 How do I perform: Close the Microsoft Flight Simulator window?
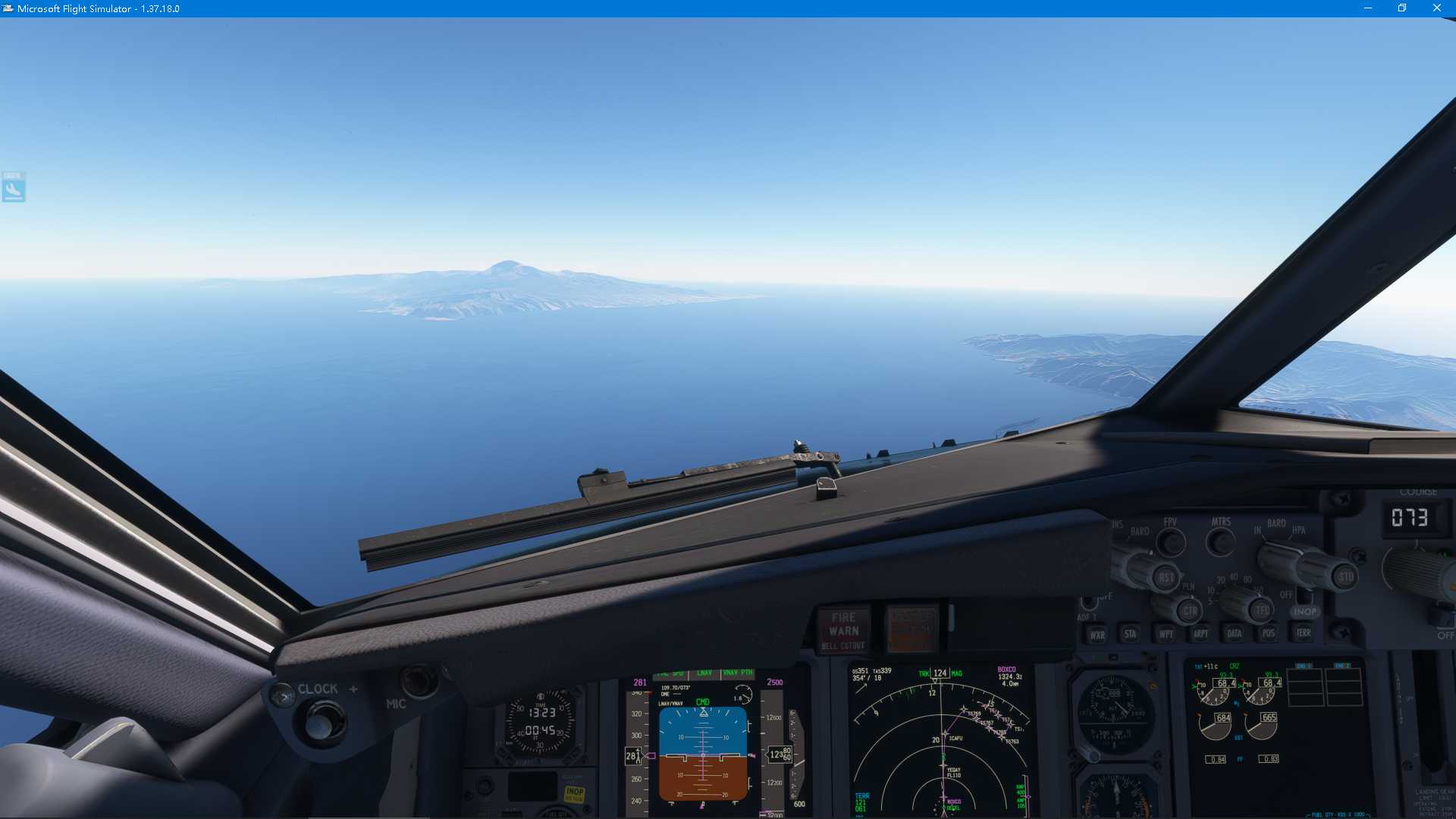click(1436, 8)
